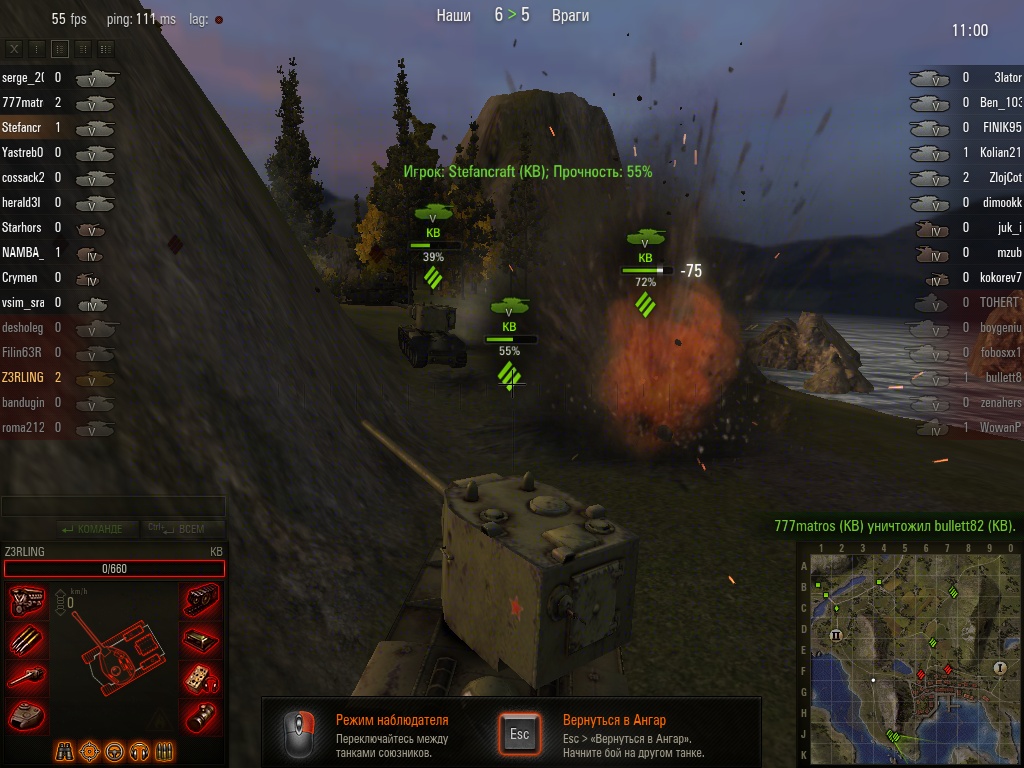Click base I marker on the minimap

998,667
